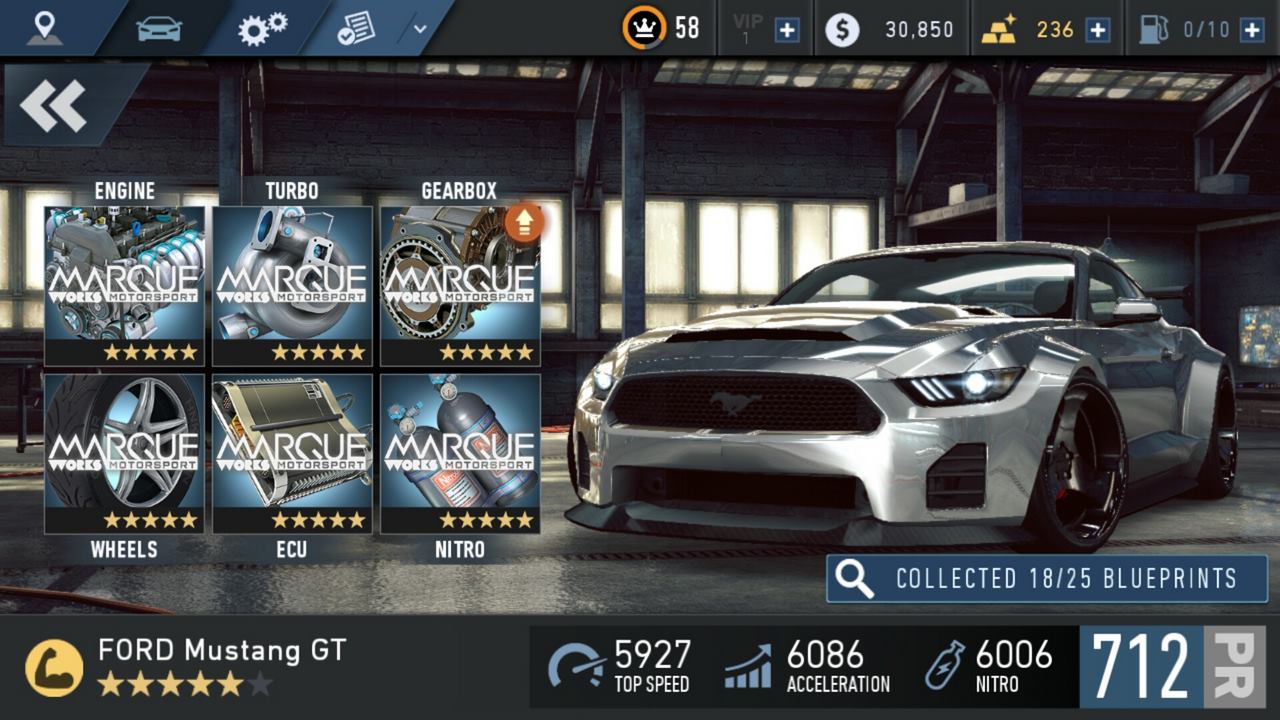The height and width of the screenshot is (720, 1280).
Task: Open the cash balance display
Action: click(890, 29)
